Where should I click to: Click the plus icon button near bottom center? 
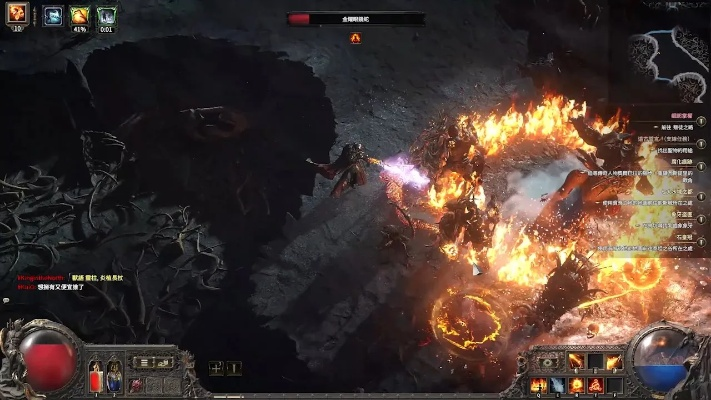(216, 368)
